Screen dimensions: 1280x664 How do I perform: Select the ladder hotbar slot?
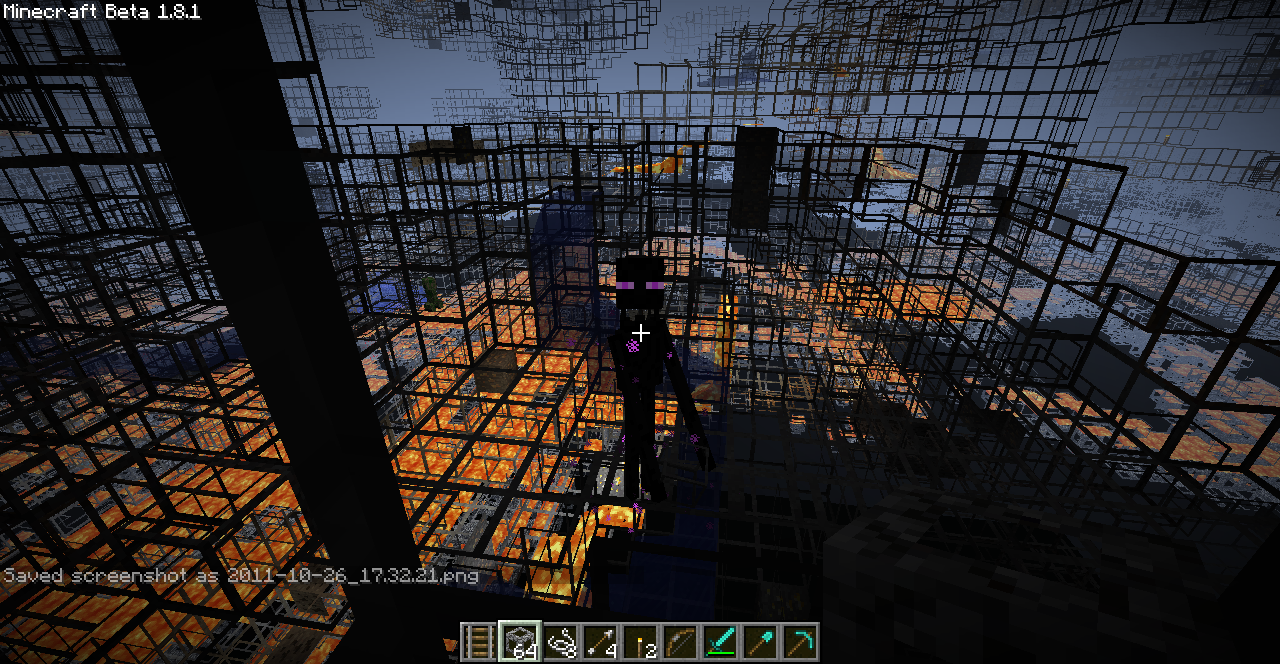pos(480,641)
